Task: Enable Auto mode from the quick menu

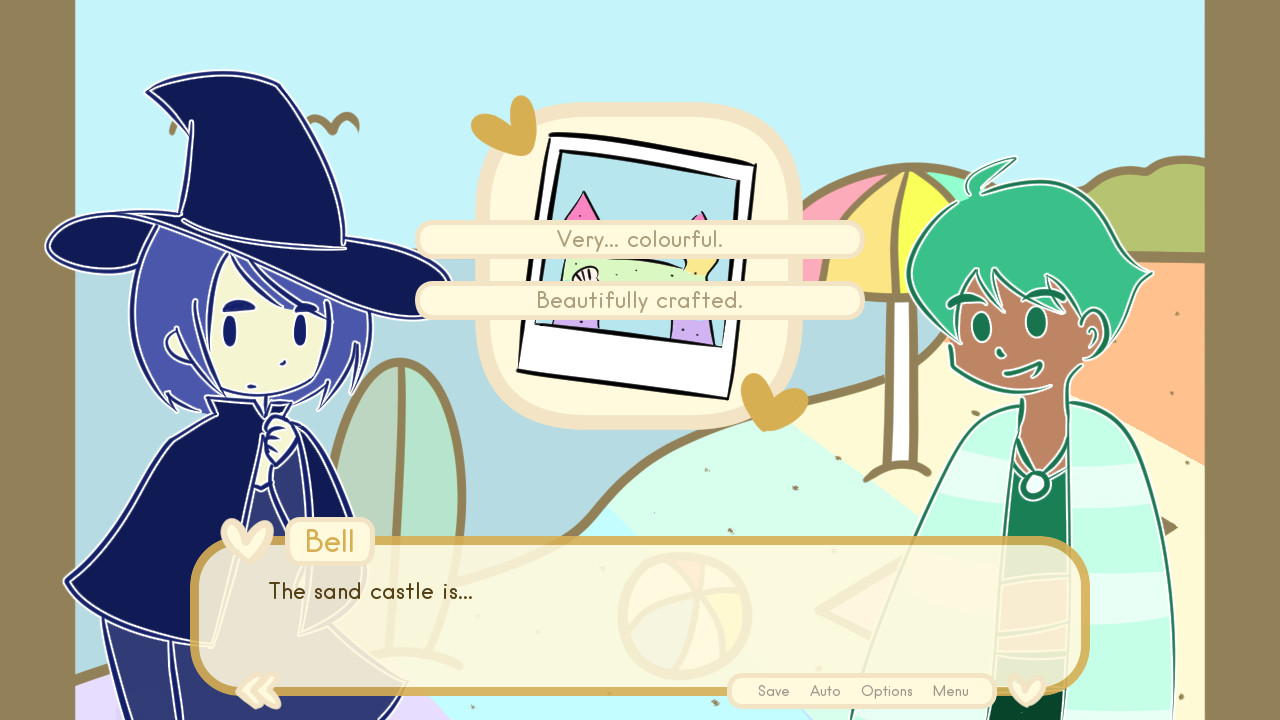Action: (x=825, y=691)
